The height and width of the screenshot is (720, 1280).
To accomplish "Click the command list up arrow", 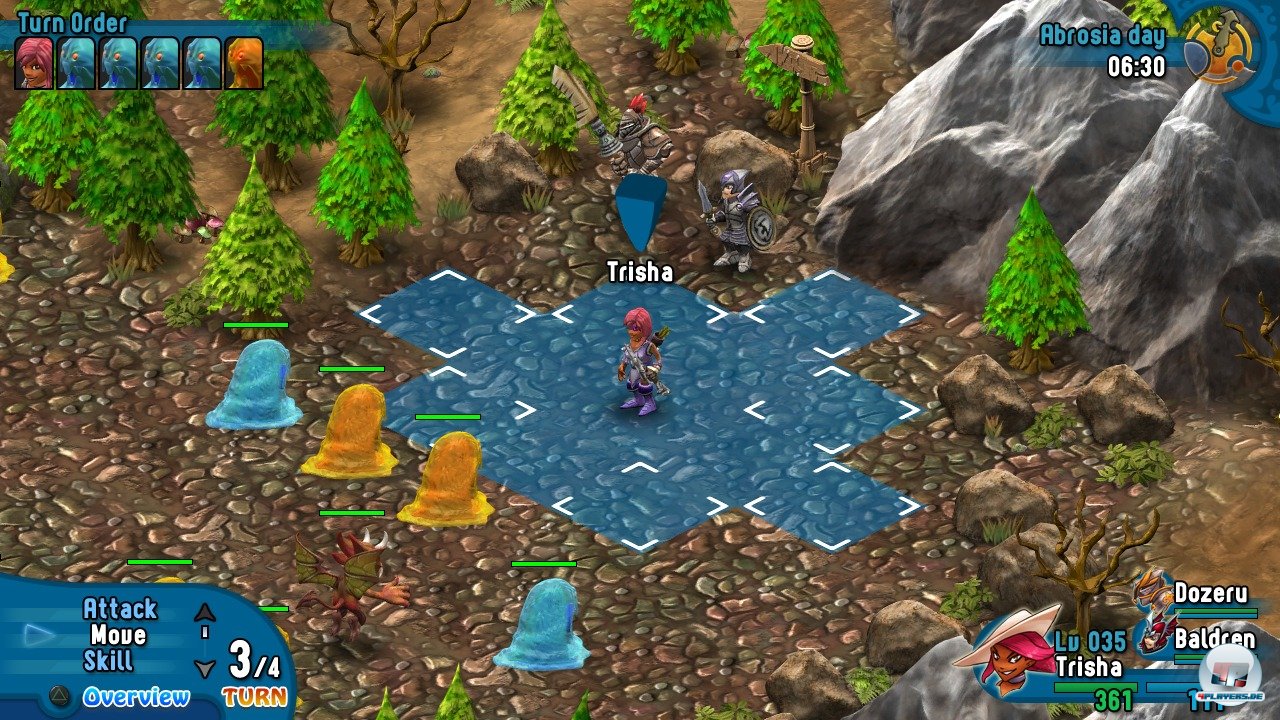I will coord(205,613).
